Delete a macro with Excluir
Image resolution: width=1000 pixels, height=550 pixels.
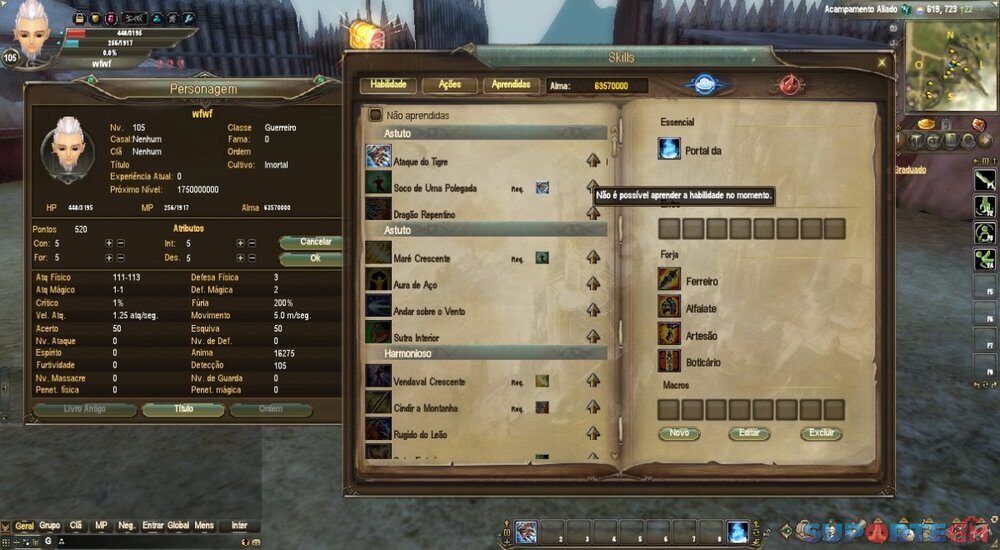(820, 433)
